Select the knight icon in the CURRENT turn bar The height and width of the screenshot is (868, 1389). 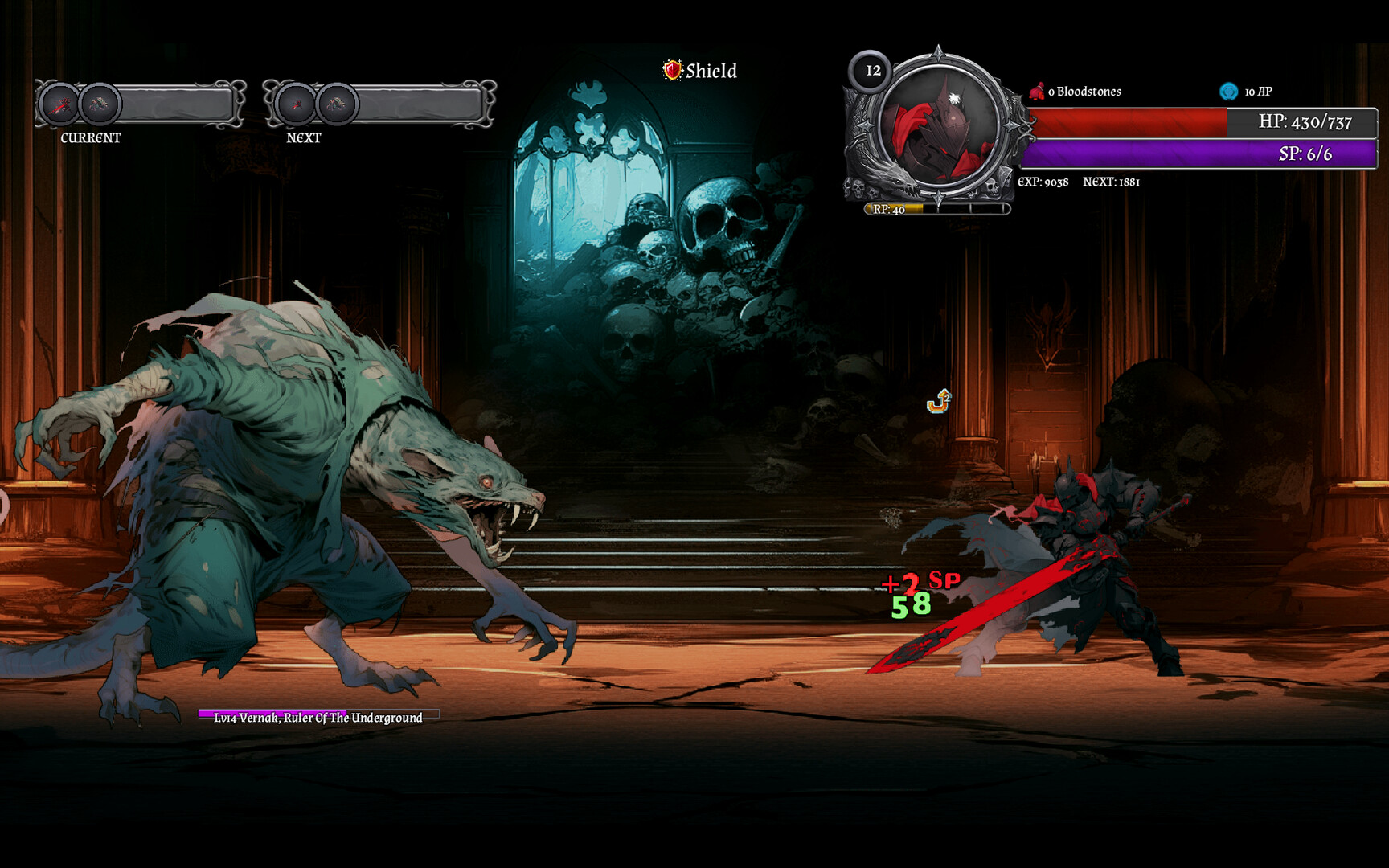click(x=59, y=104)
